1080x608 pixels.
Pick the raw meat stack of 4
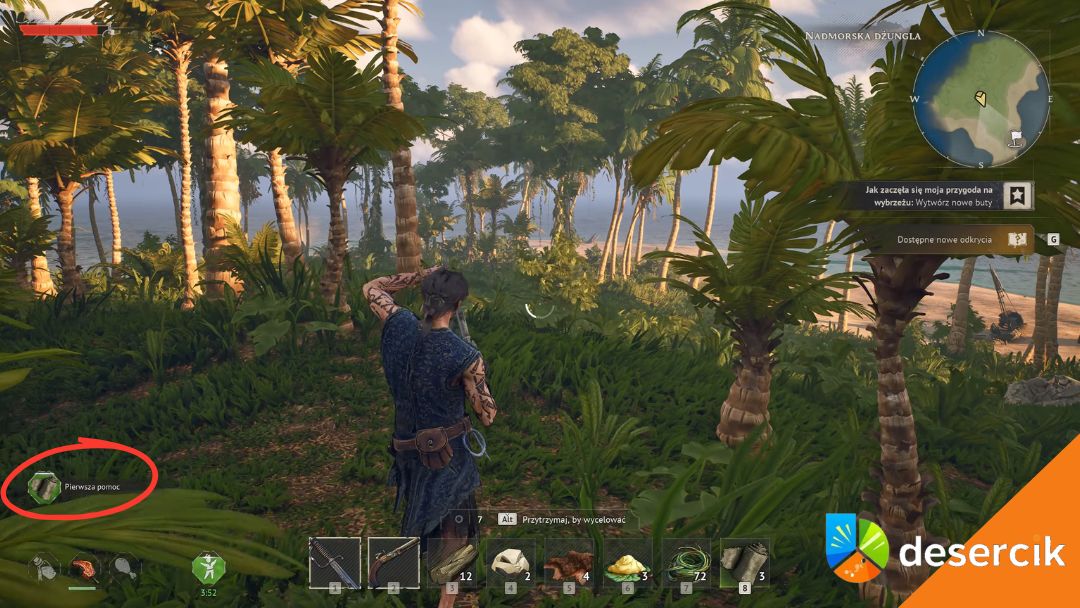569,563
